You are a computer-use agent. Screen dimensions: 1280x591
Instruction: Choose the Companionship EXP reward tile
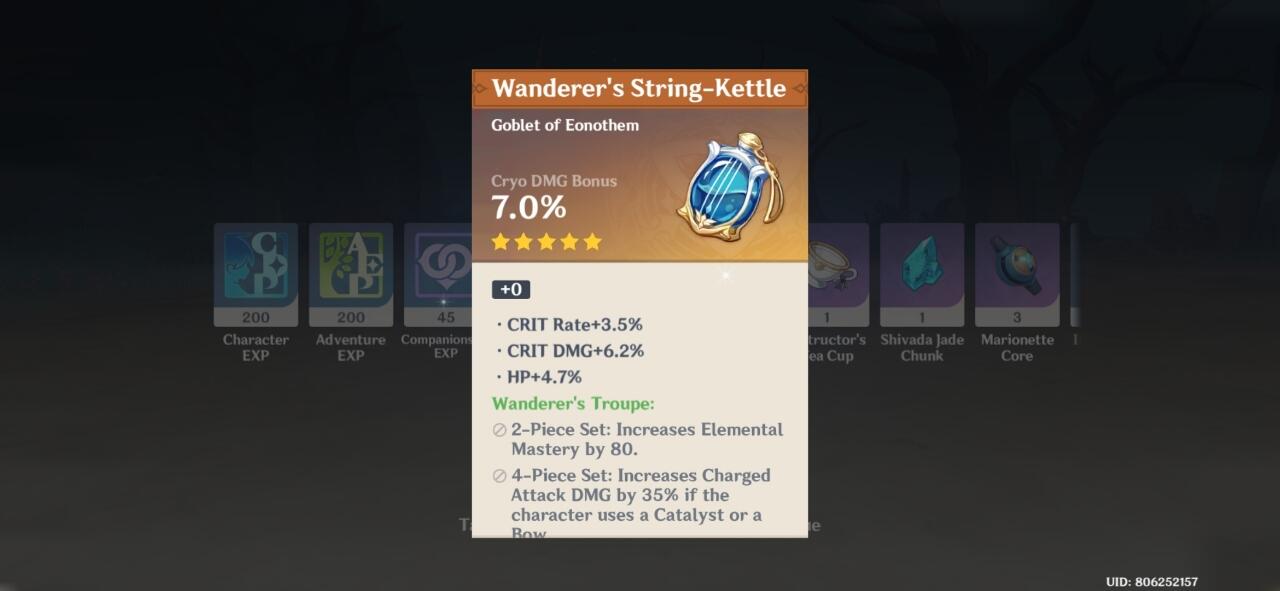pyautogui.click(x=438, y=267)
